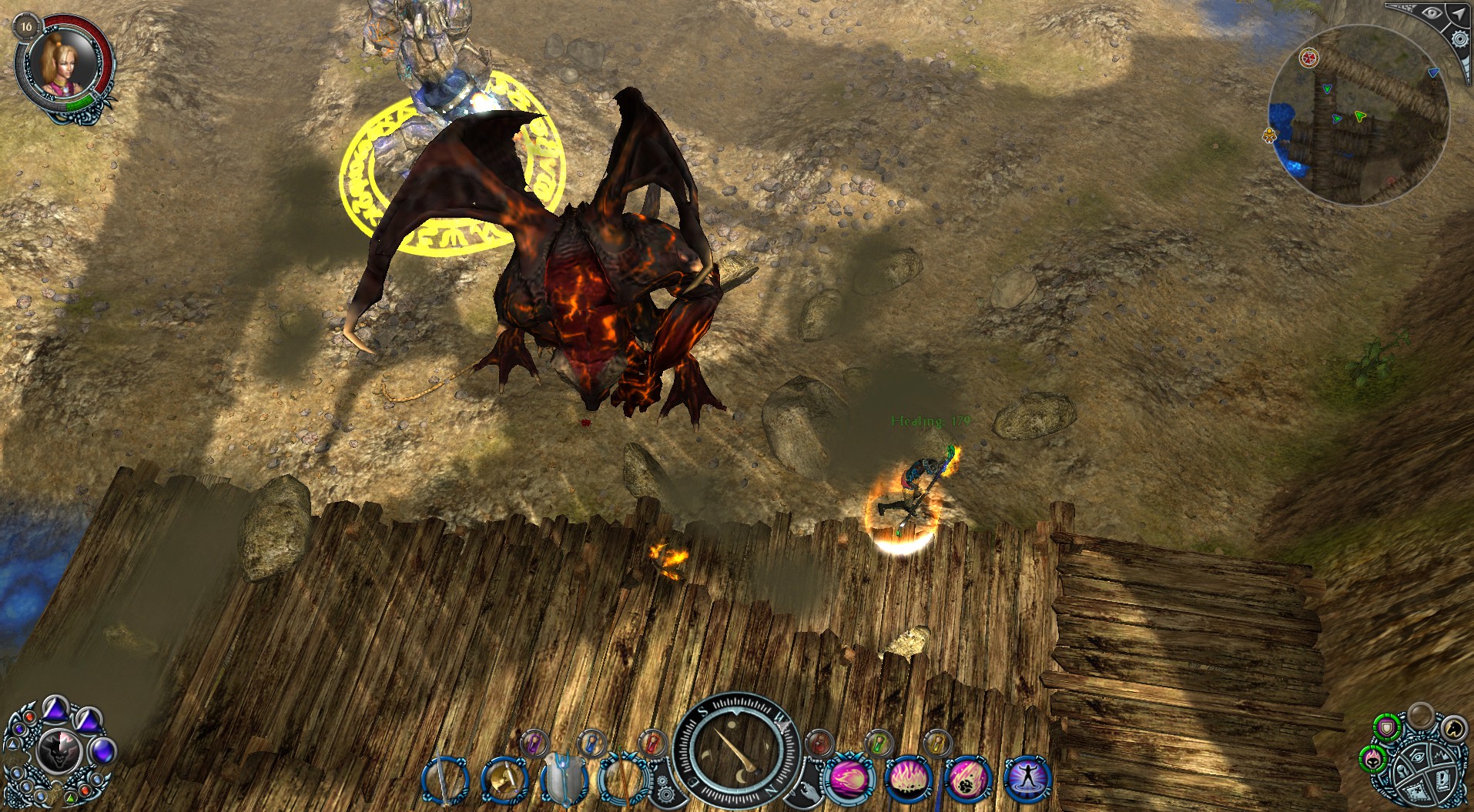Select the golden axe weapon slot

503,780
